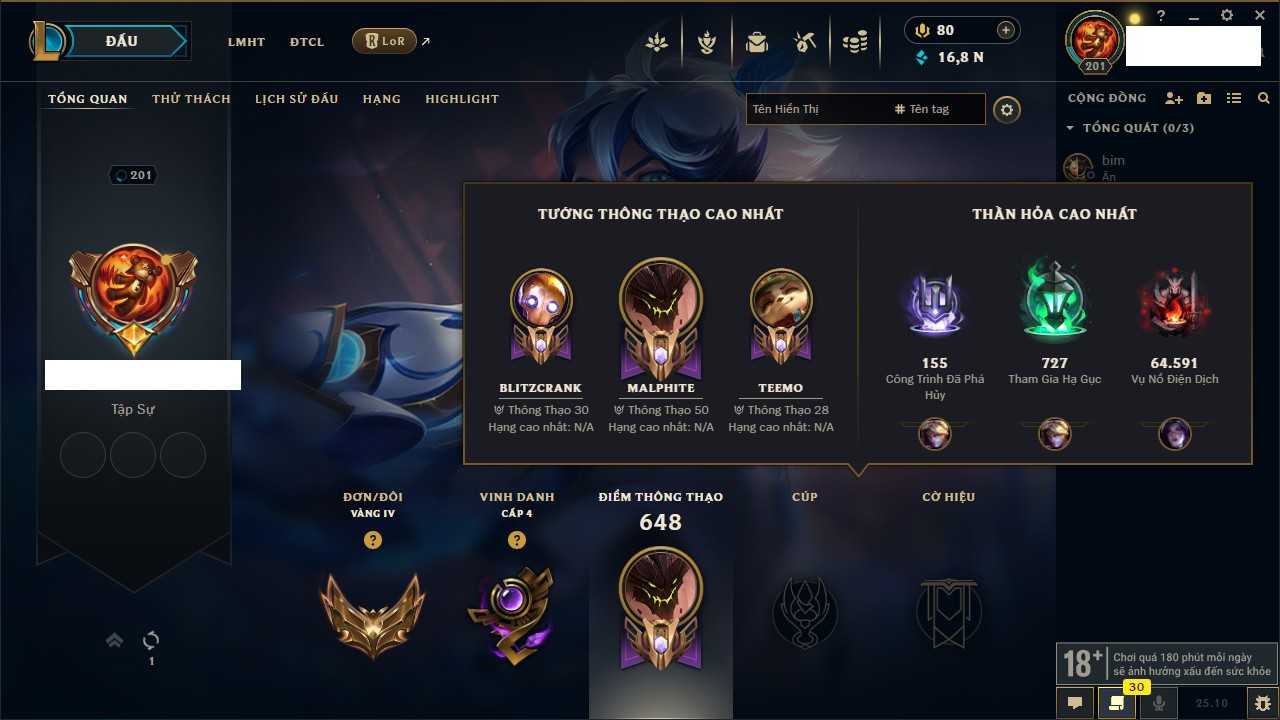Close the client window

tap(1260, 16)
